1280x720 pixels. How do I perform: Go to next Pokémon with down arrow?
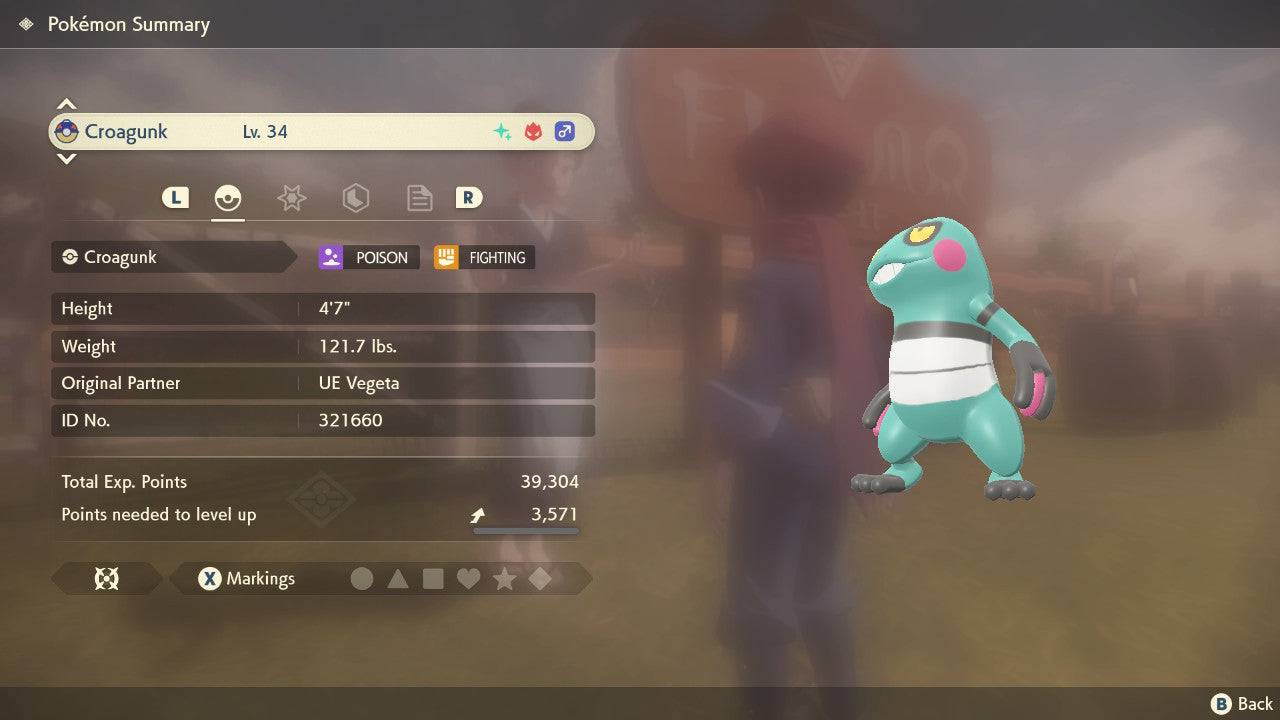tap(66, 158)
